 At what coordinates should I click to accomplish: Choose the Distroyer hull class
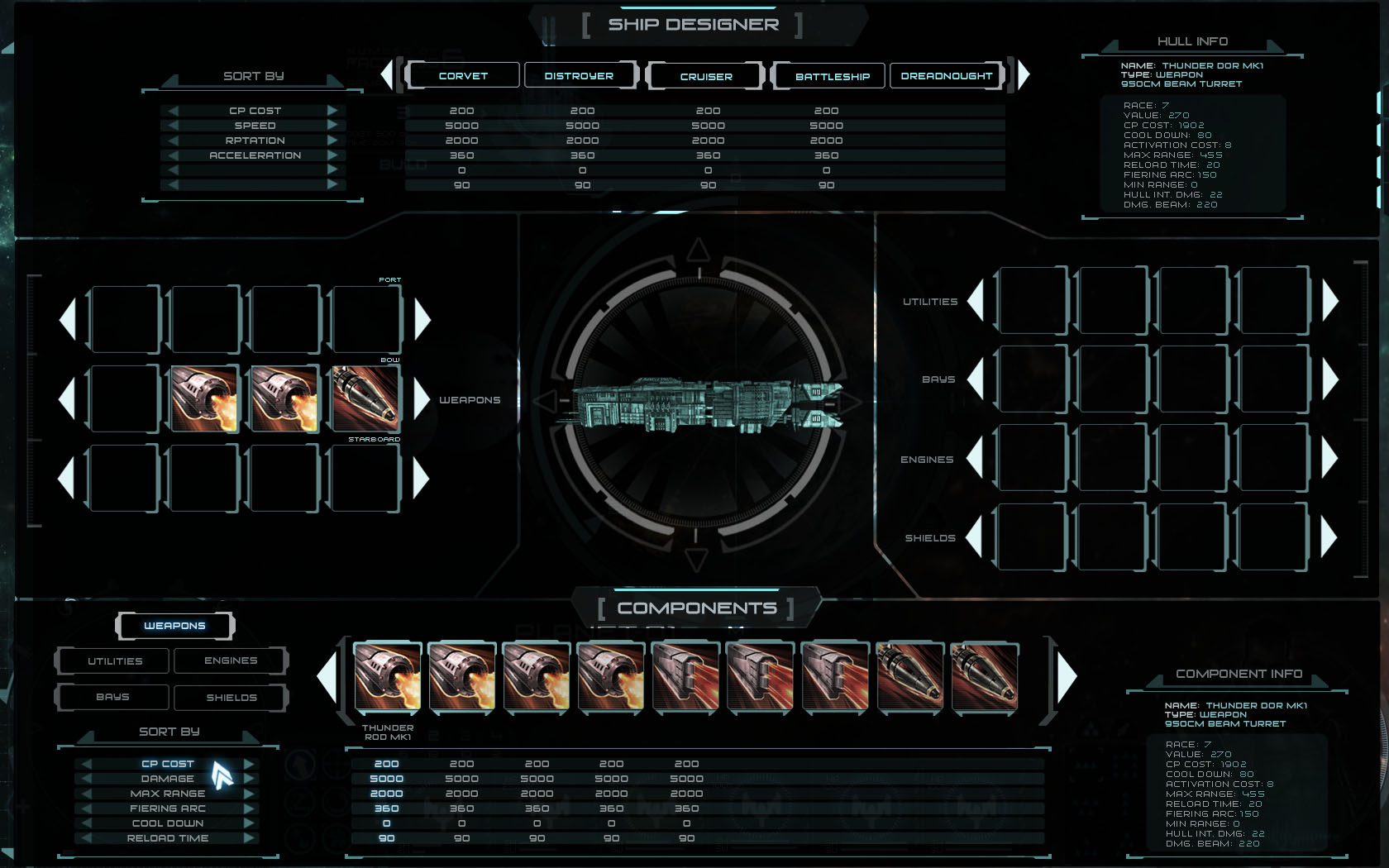[580, 75]
